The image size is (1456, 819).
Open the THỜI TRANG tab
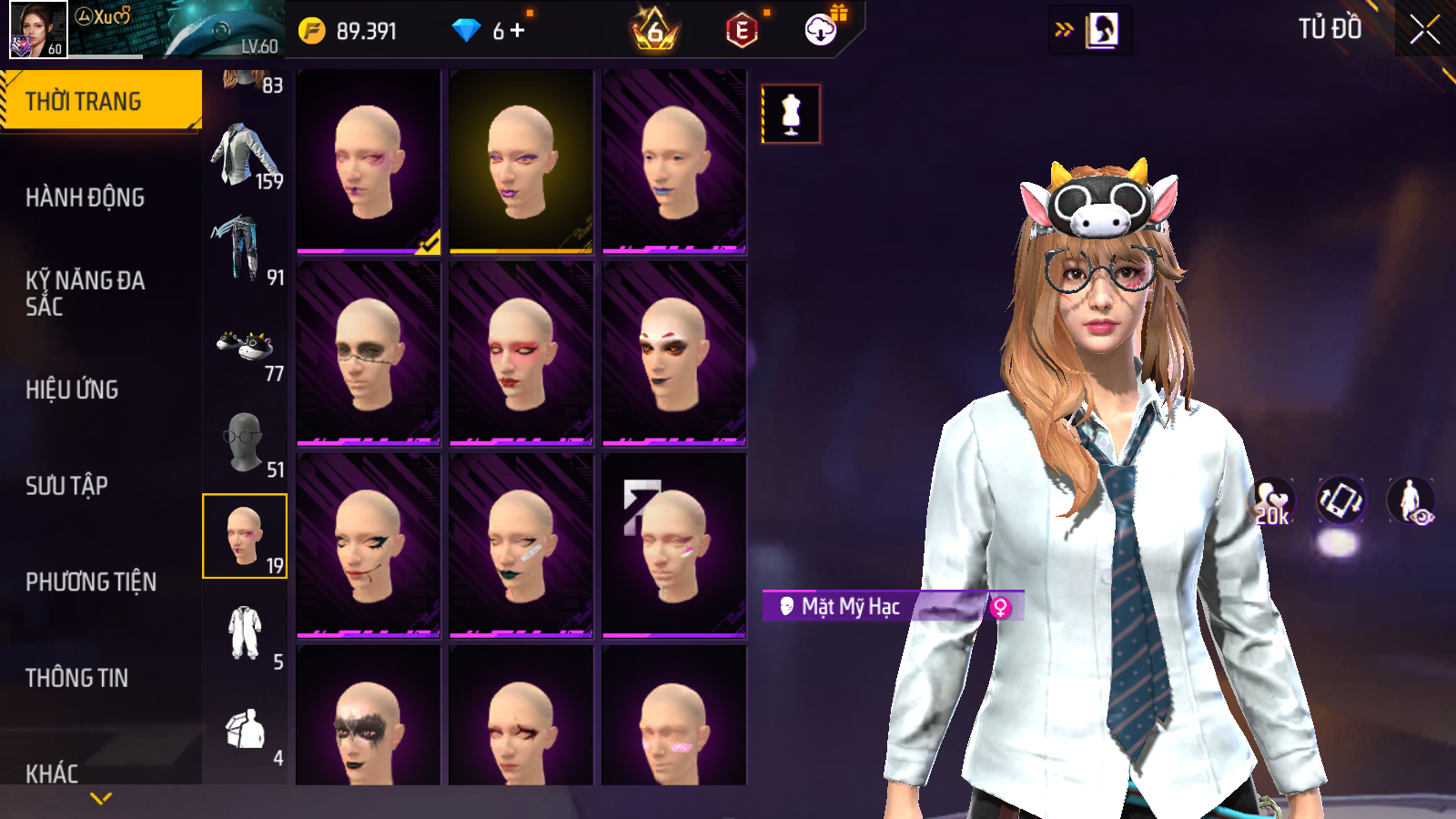(x=100, y=101)
